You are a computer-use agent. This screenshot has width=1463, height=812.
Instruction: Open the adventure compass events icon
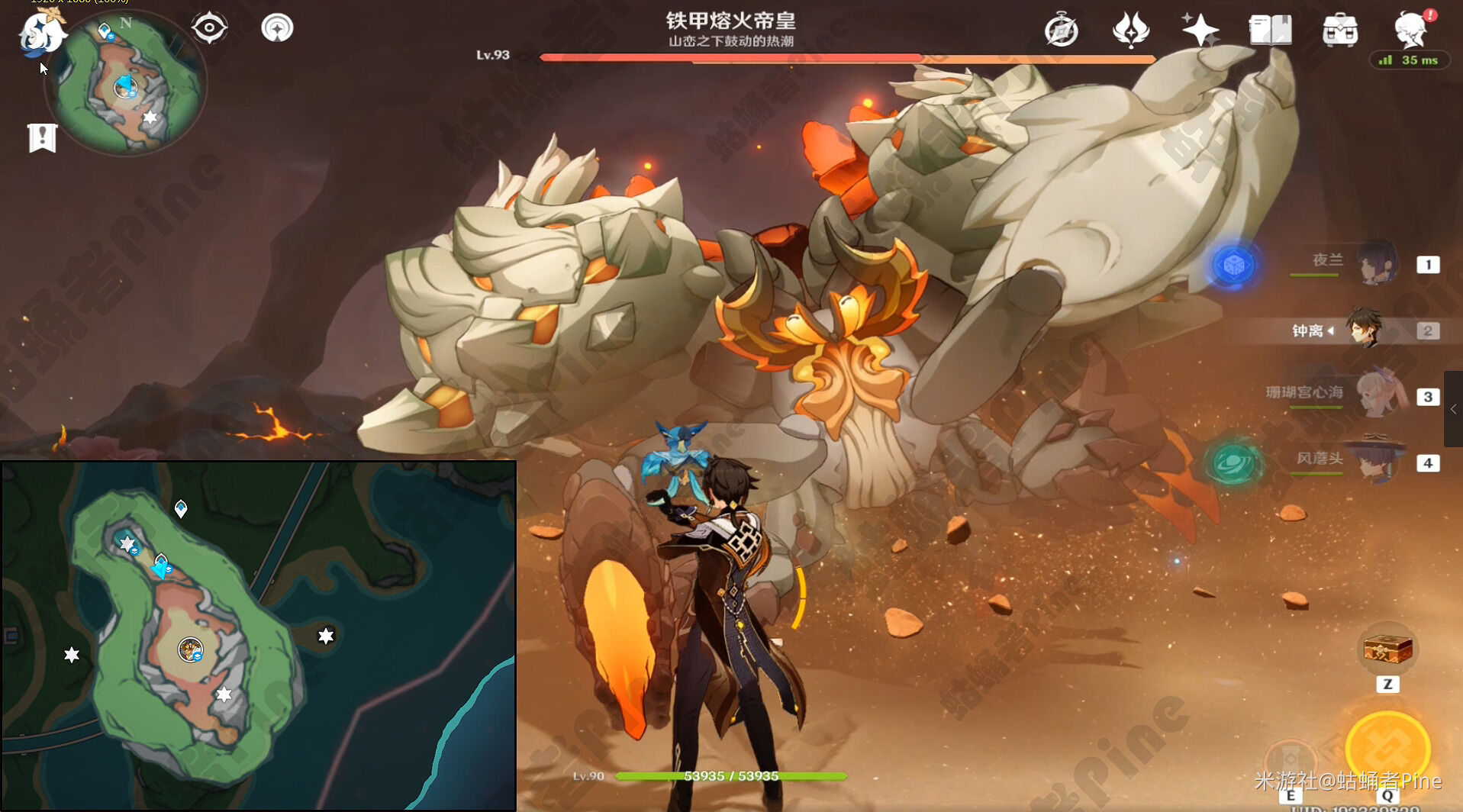click(x=1062, y=31)
